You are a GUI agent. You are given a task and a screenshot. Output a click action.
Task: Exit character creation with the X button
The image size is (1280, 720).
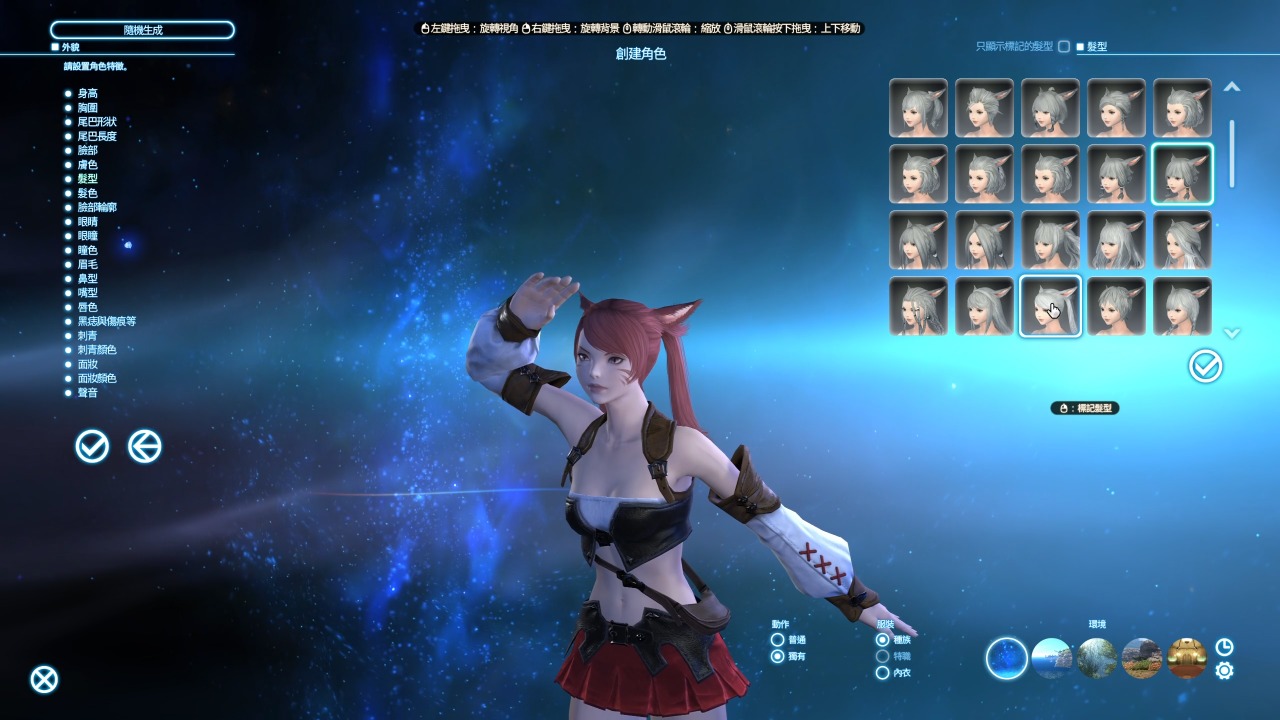[44, 680]
